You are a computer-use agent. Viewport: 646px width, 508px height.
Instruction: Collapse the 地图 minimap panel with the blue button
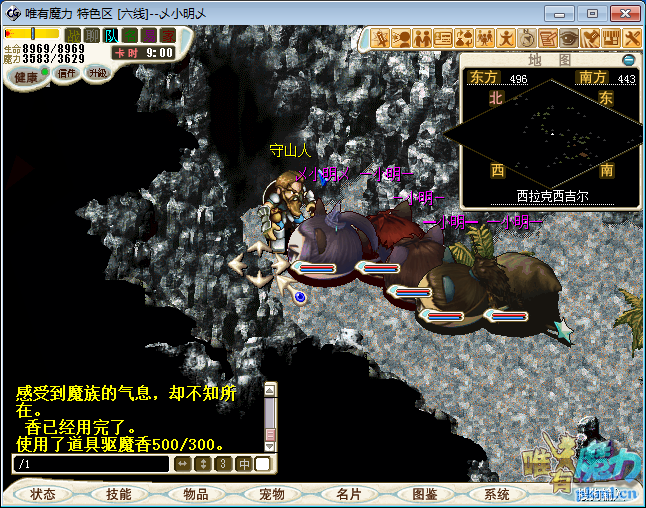[x=629, y=60]
